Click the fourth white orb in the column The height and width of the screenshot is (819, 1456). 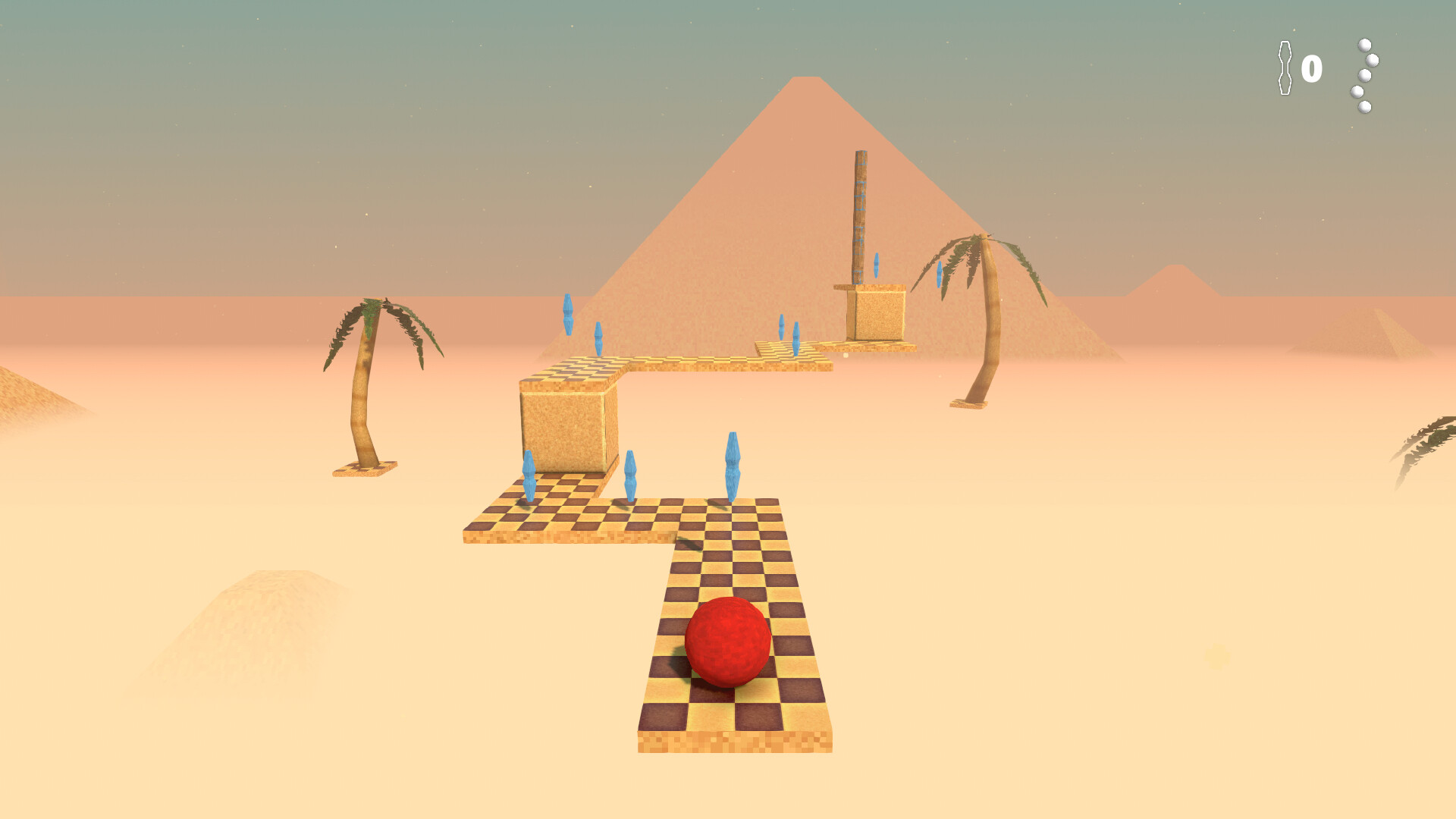click(x=1357, y=93)
